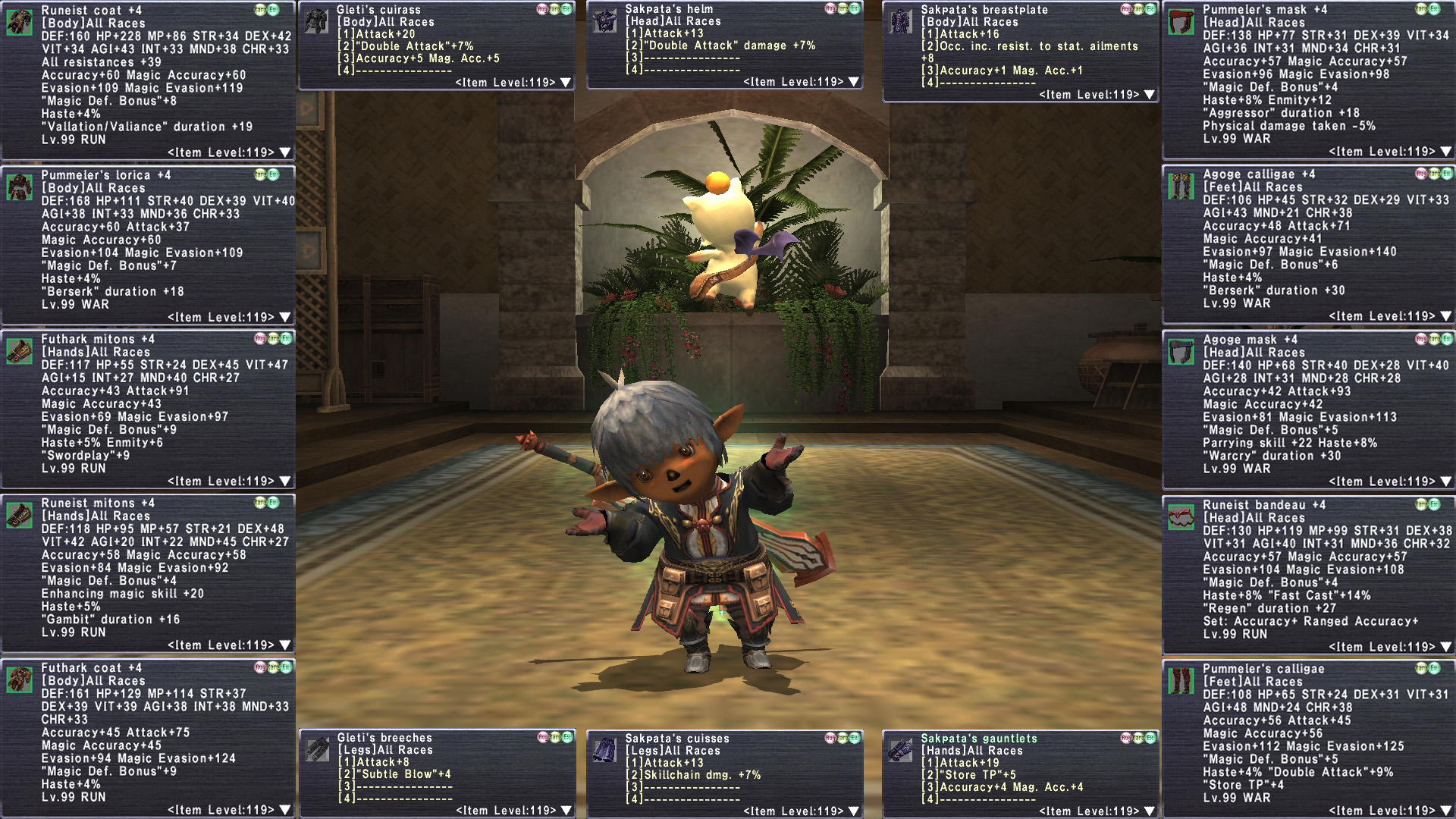Click the Gleti's breeches icon
The height and width of the screenshot is (819, 1456).
(317, 750)
